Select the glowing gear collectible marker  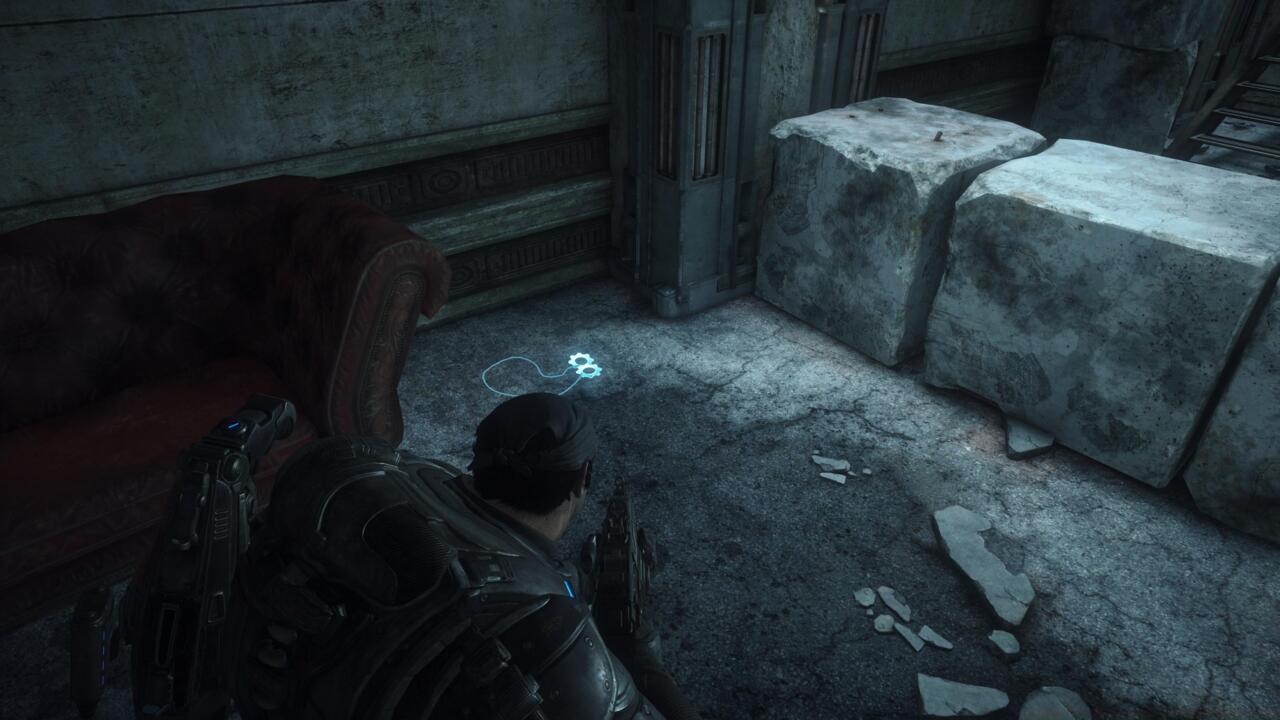583,366
